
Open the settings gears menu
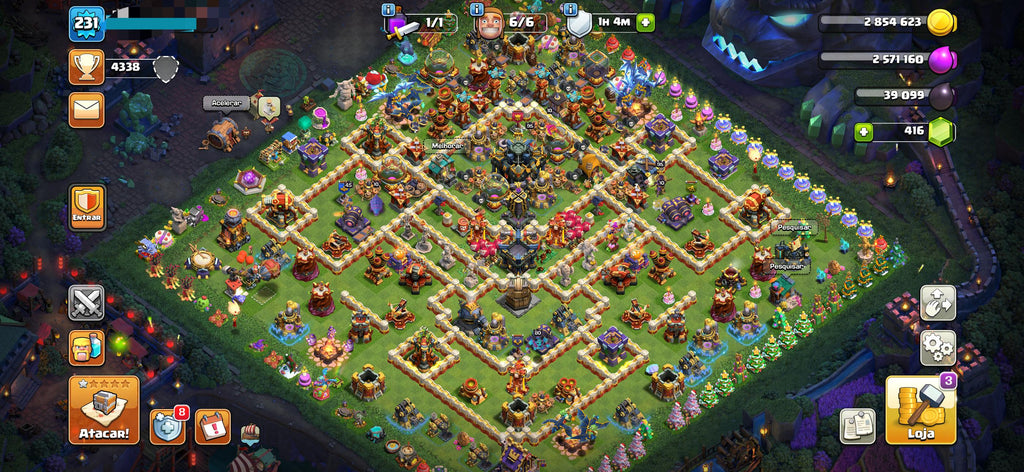(x=938, y=347)
